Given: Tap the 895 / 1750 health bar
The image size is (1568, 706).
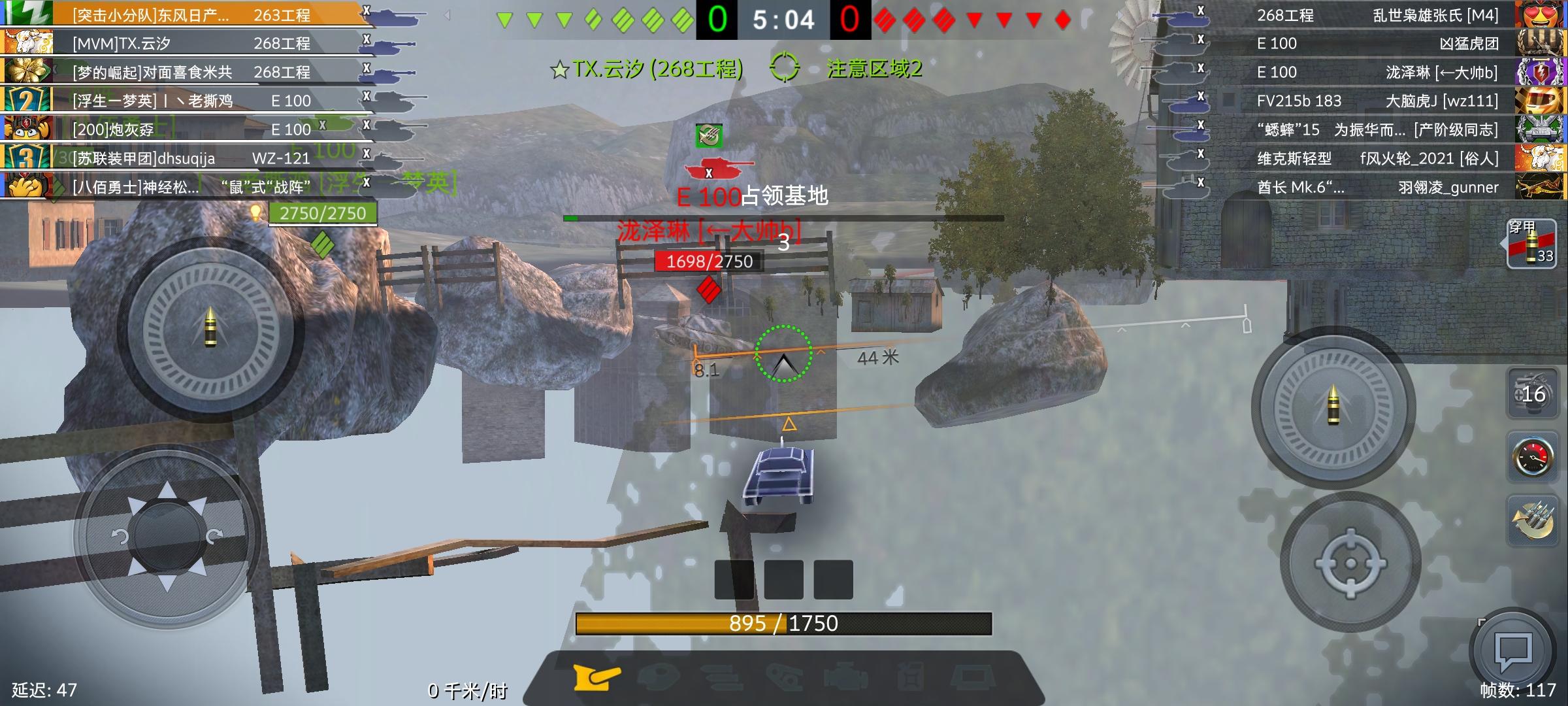Looking at the screenshot, I should click(x=784, y=624).
